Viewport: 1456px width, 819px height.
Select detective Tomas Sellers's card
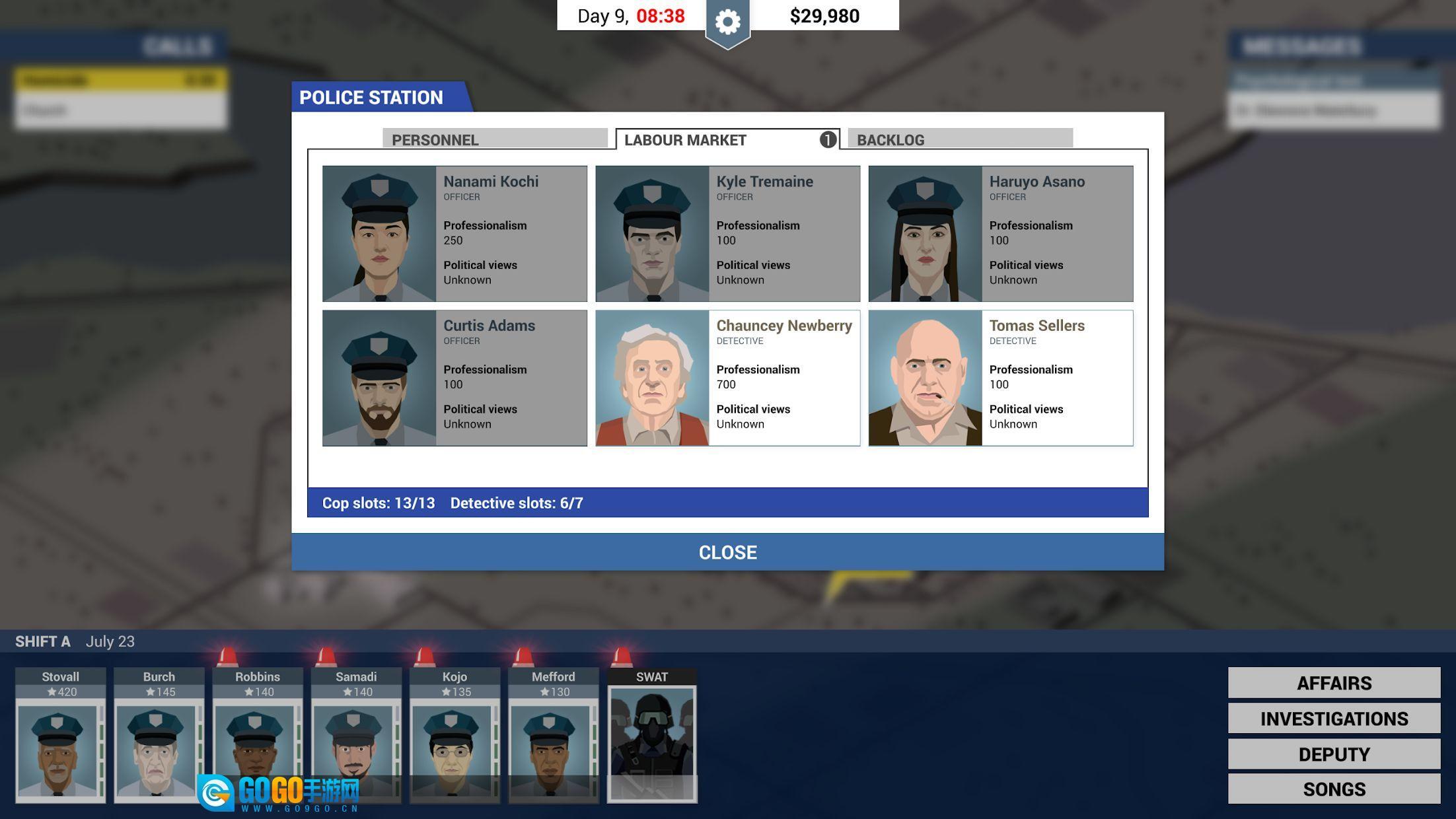pyautogui.click(x=1000, y=378)
